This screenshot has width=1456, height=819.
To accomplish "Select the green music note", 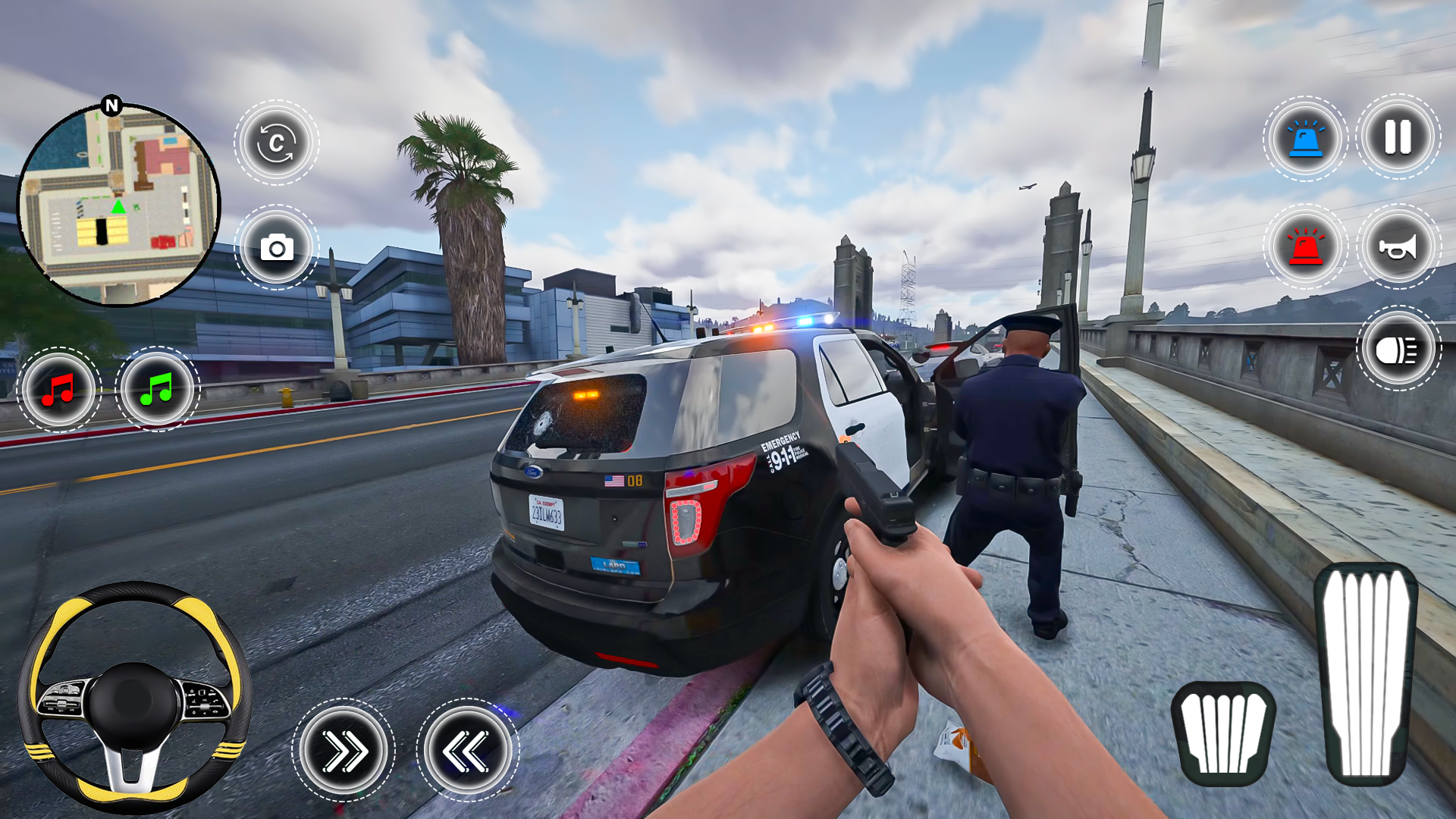I will 155,388.
